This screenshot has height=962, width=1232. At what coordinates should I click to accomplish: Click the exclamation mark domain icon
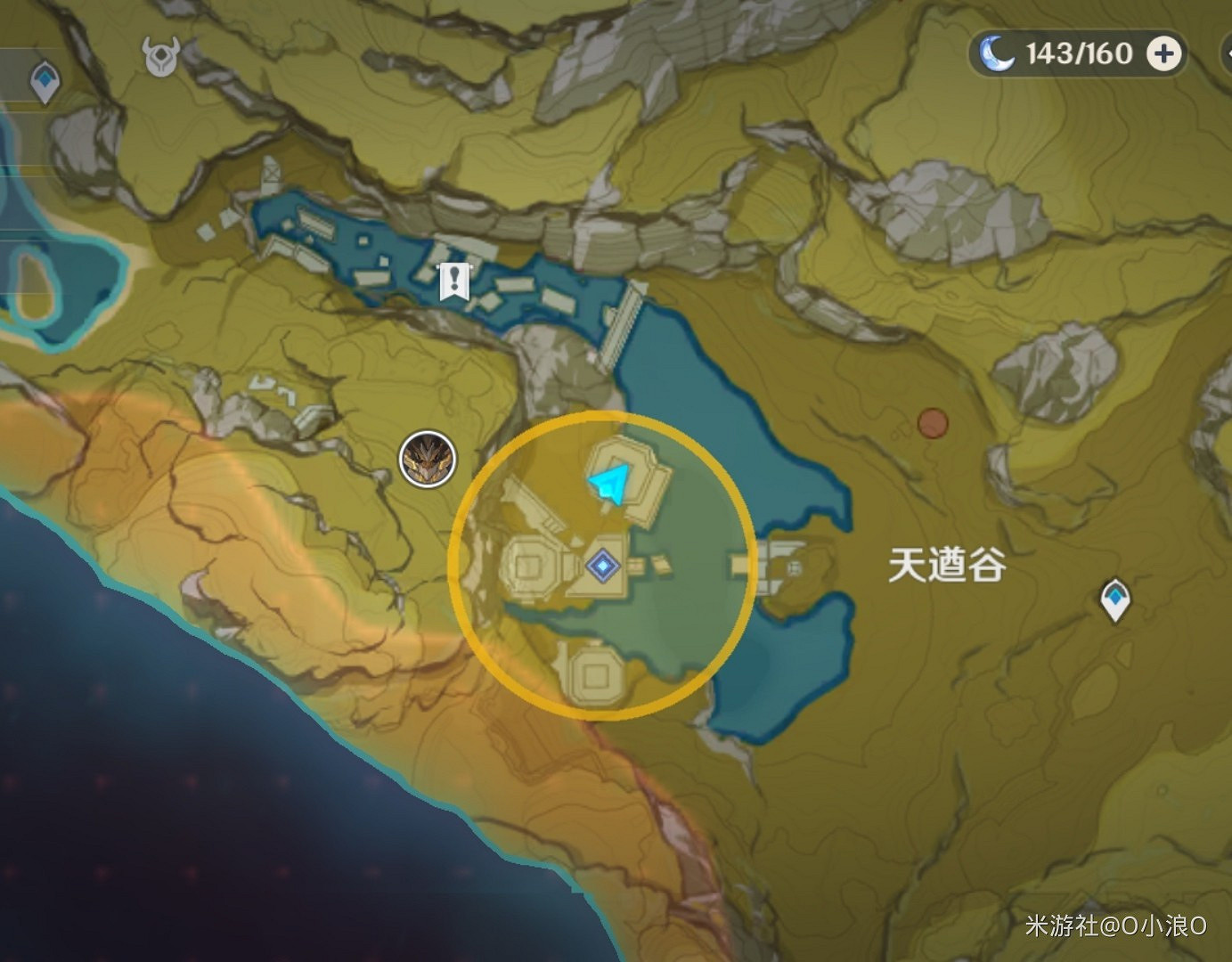pyautogui.click(x=454, y=279)
